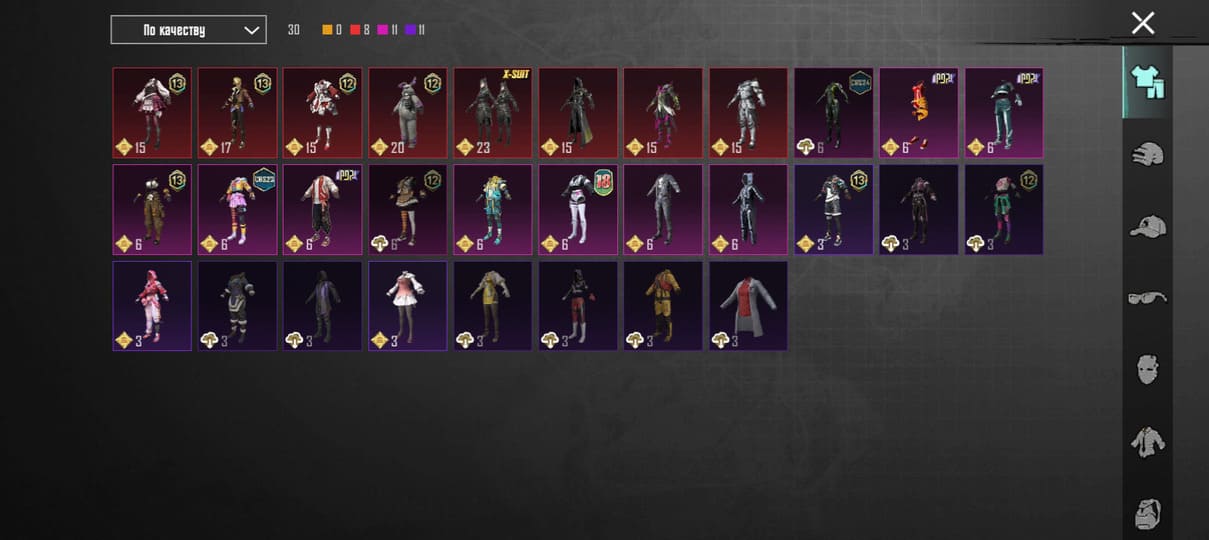Open the "По качеству" sort dropdown
The width and height of the screenshot is (1209, 540).
[x=188, y=30]
